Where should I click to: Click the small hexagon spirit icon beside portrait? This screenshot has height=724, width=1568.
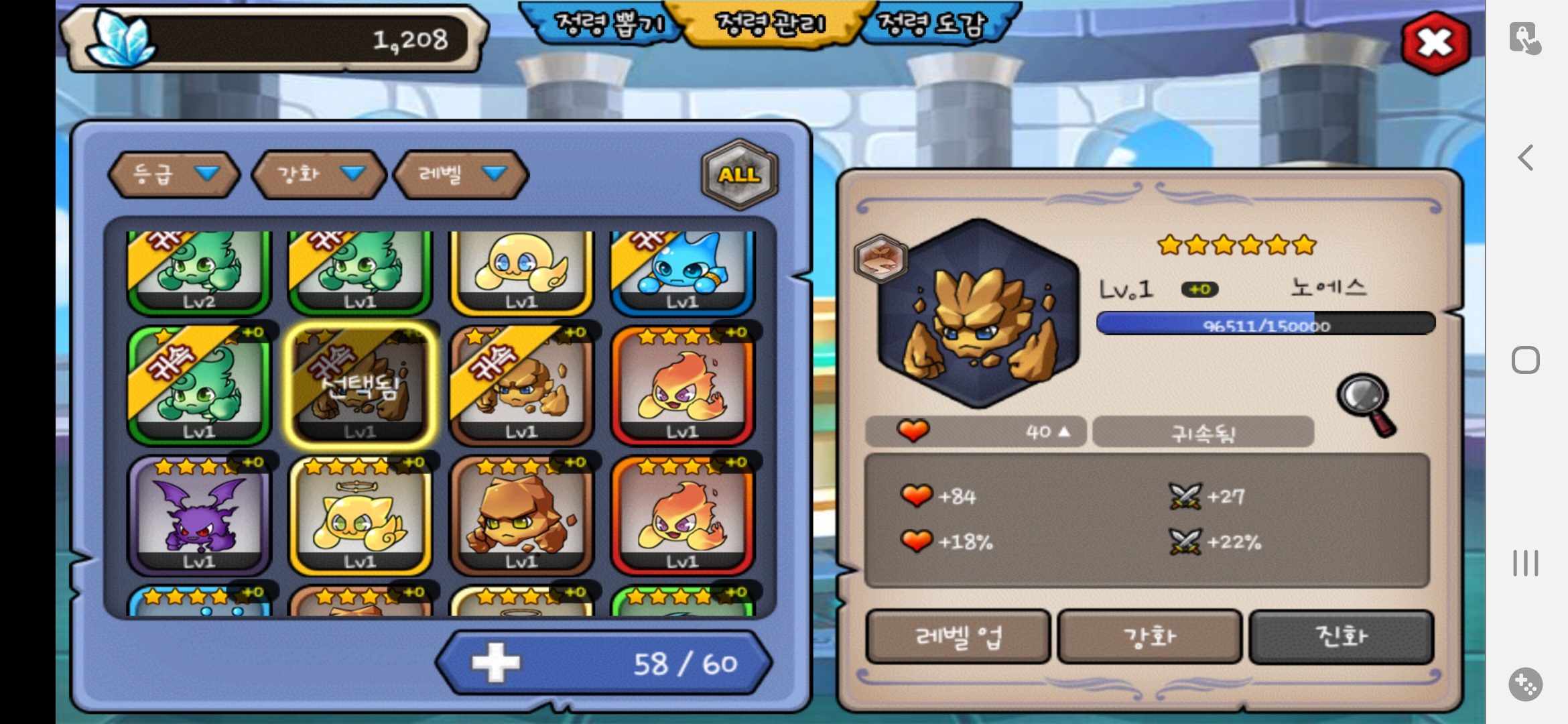[880, 258]
